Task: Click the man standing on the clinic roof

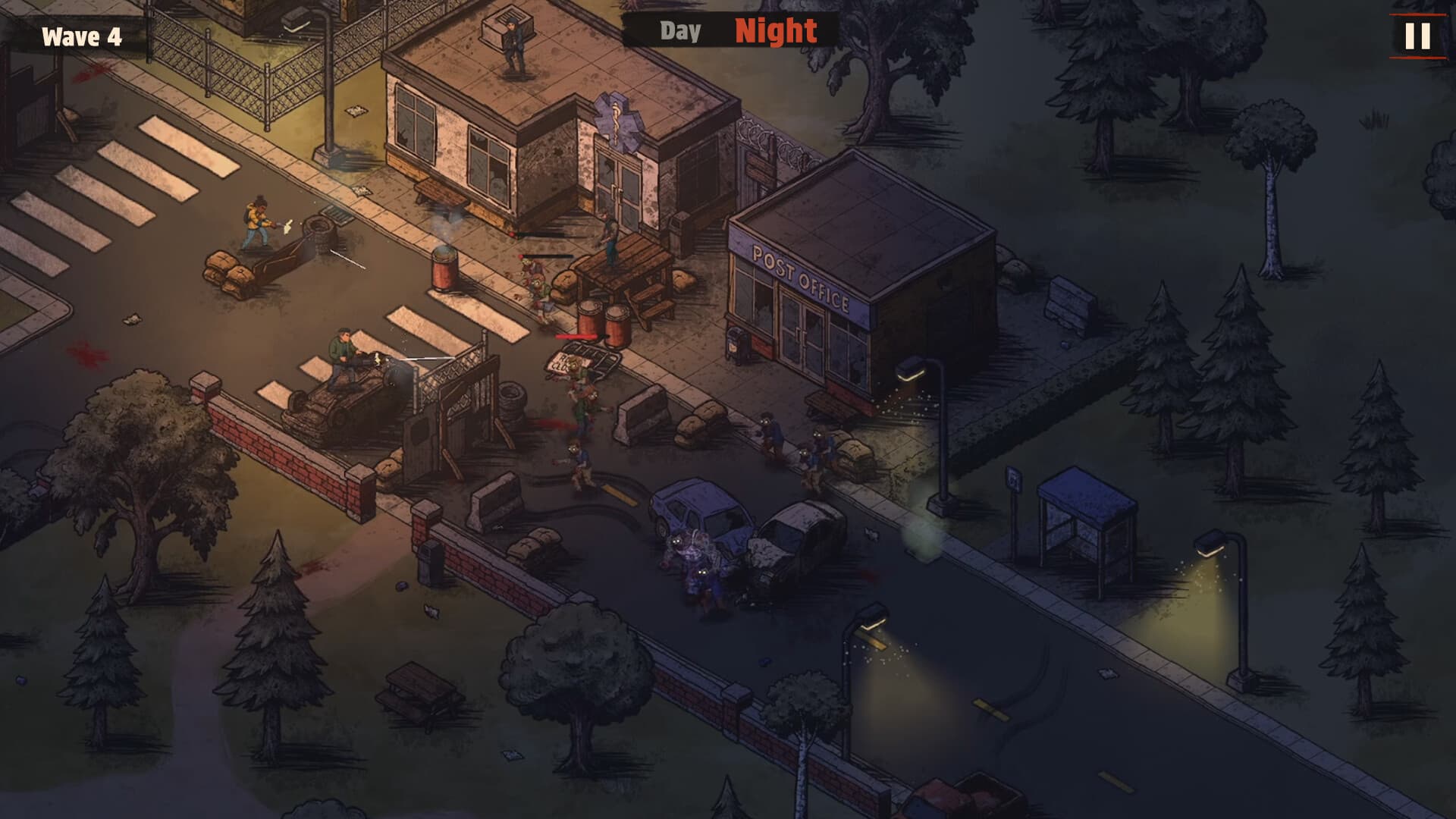Action: (513, 45)
